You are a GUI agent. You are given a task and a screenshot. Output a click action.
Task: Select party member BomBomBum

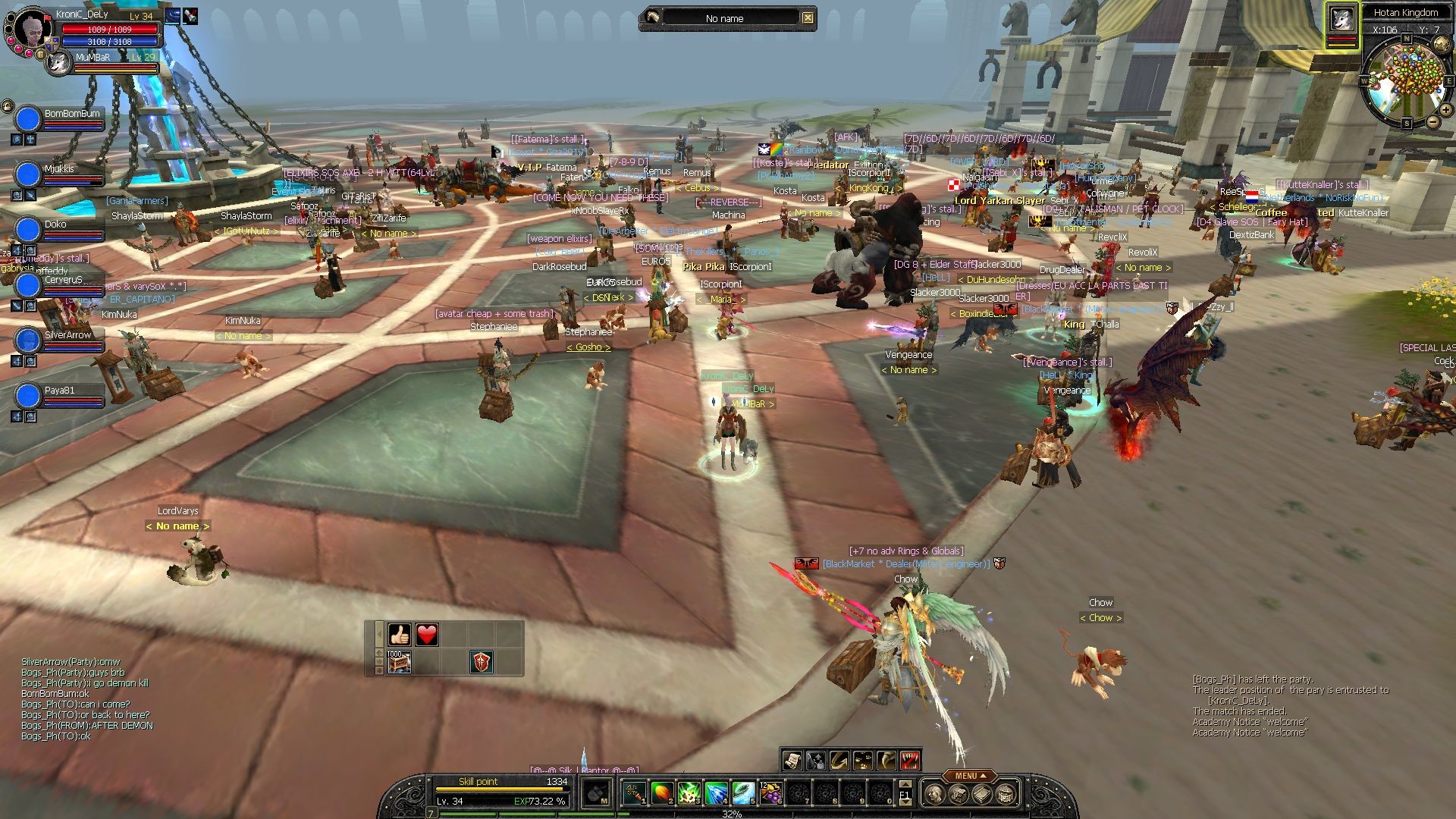tap(28, 120)
